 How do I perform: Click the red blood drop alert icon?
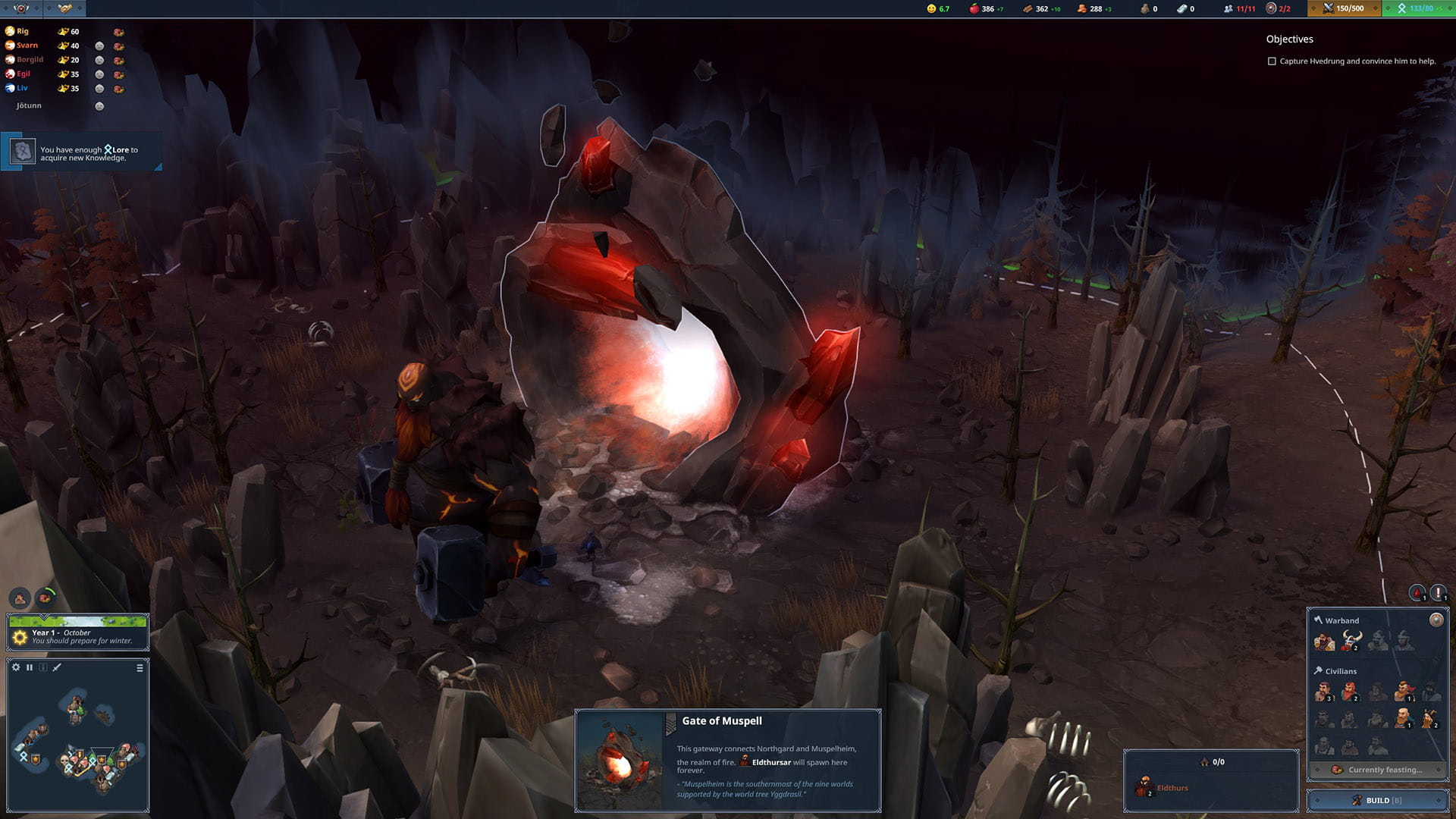pyautogui.click(x=1417, y=593)
